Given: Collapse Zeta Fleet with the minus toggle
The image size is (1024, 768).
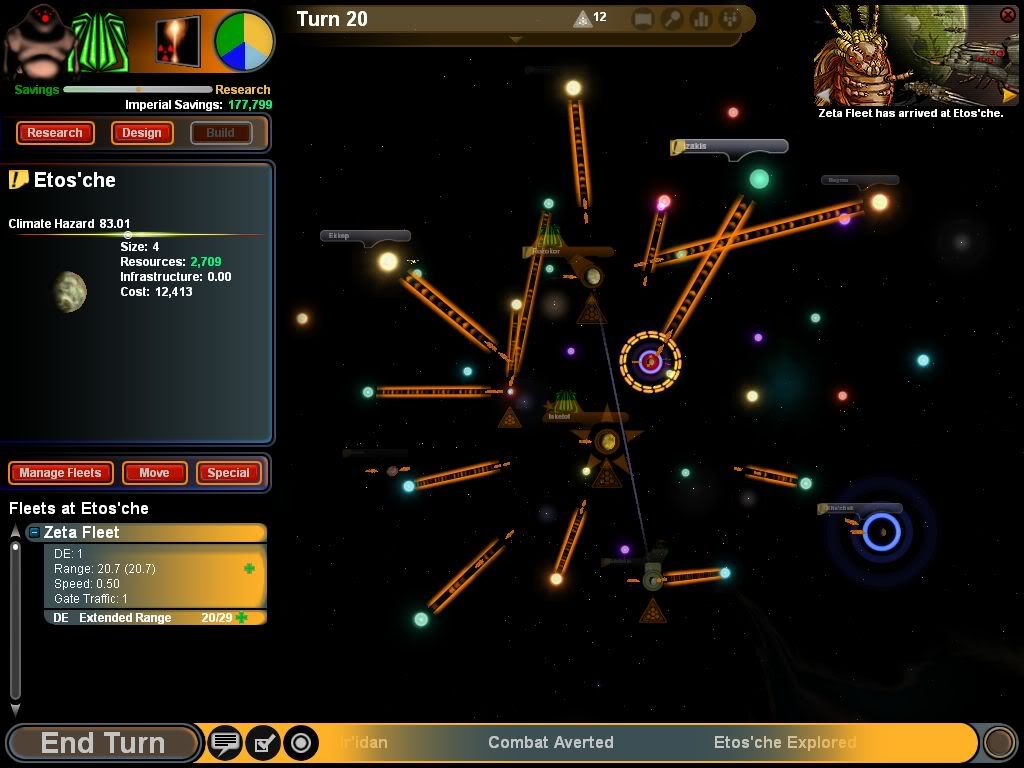Looking at the screenshot, I should click(34, 533).
